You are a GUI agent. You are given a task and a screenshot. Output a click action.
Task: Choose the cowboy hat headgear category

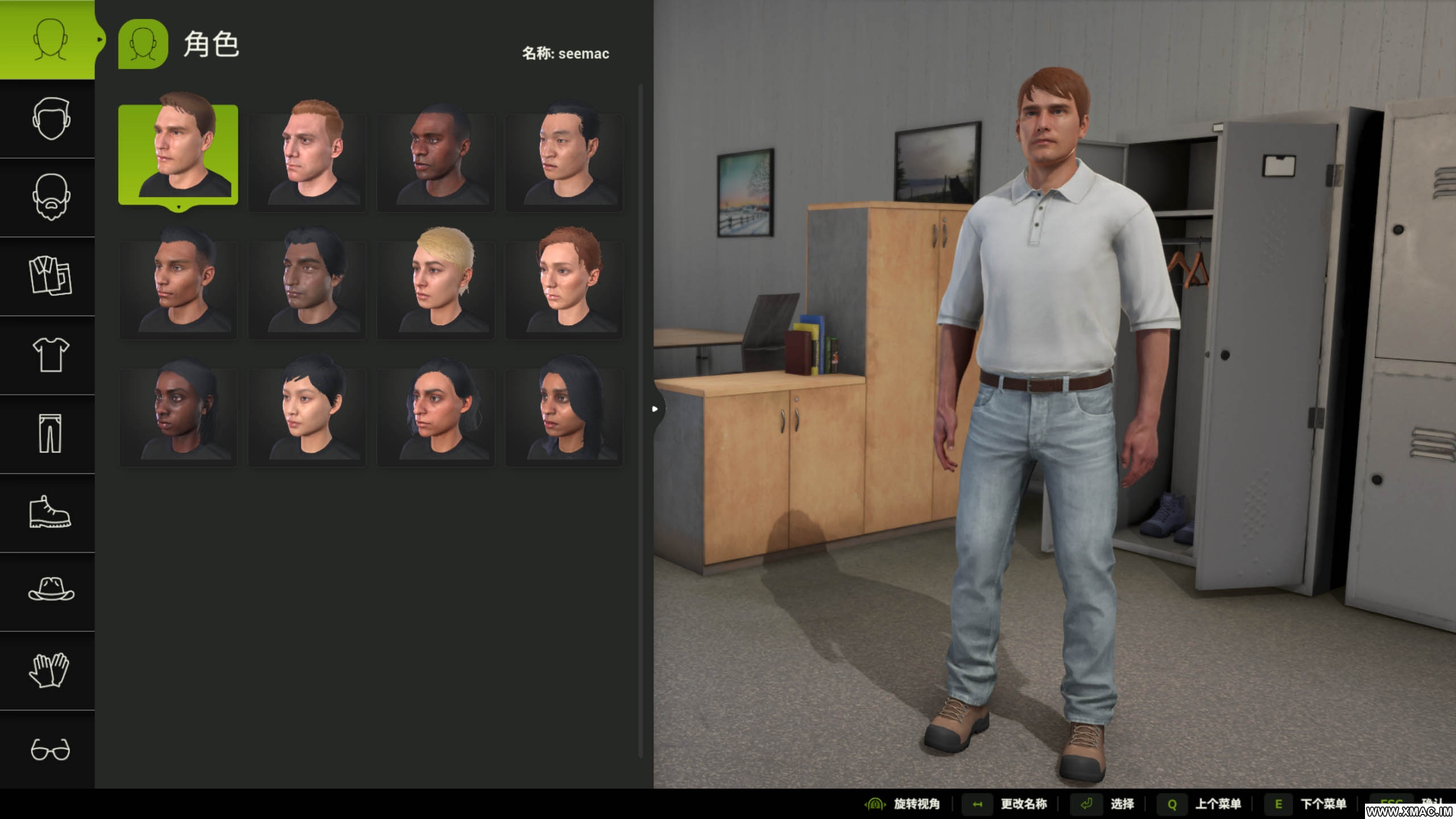click(50, 591)
